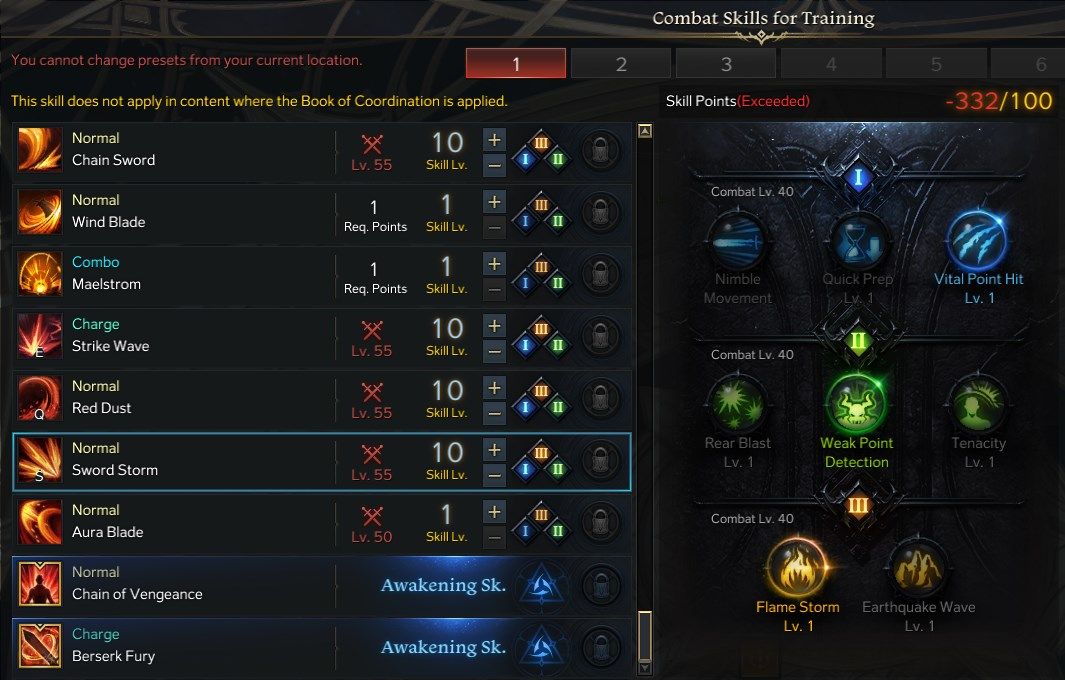Screen dimensions: 1065x680
Task: Select the Red Dust skill row
Action: click(x=180, y=398)
